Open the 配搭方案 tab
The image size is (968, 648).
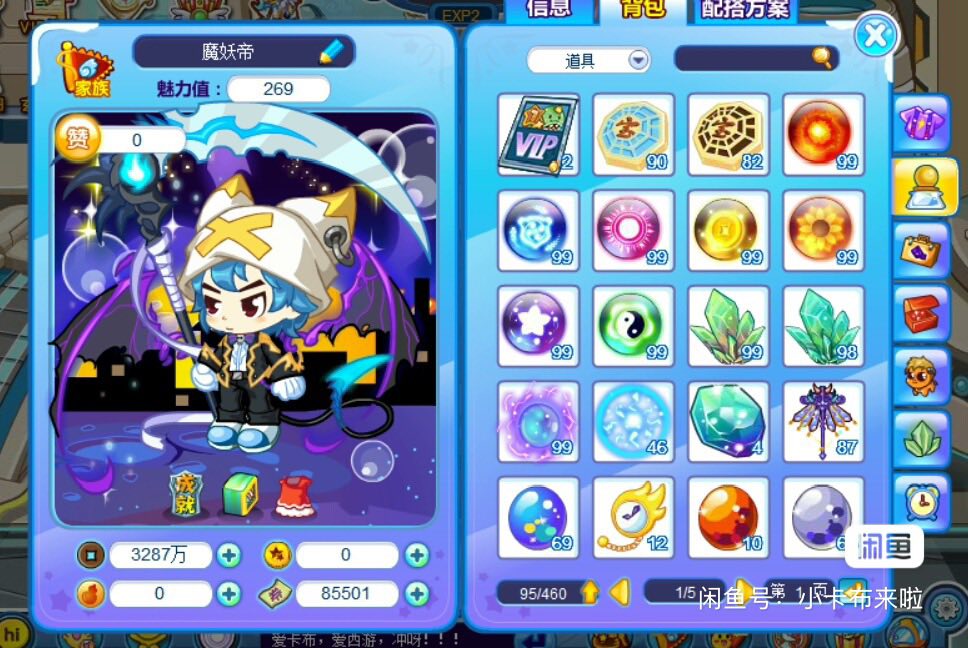(745, 10)
